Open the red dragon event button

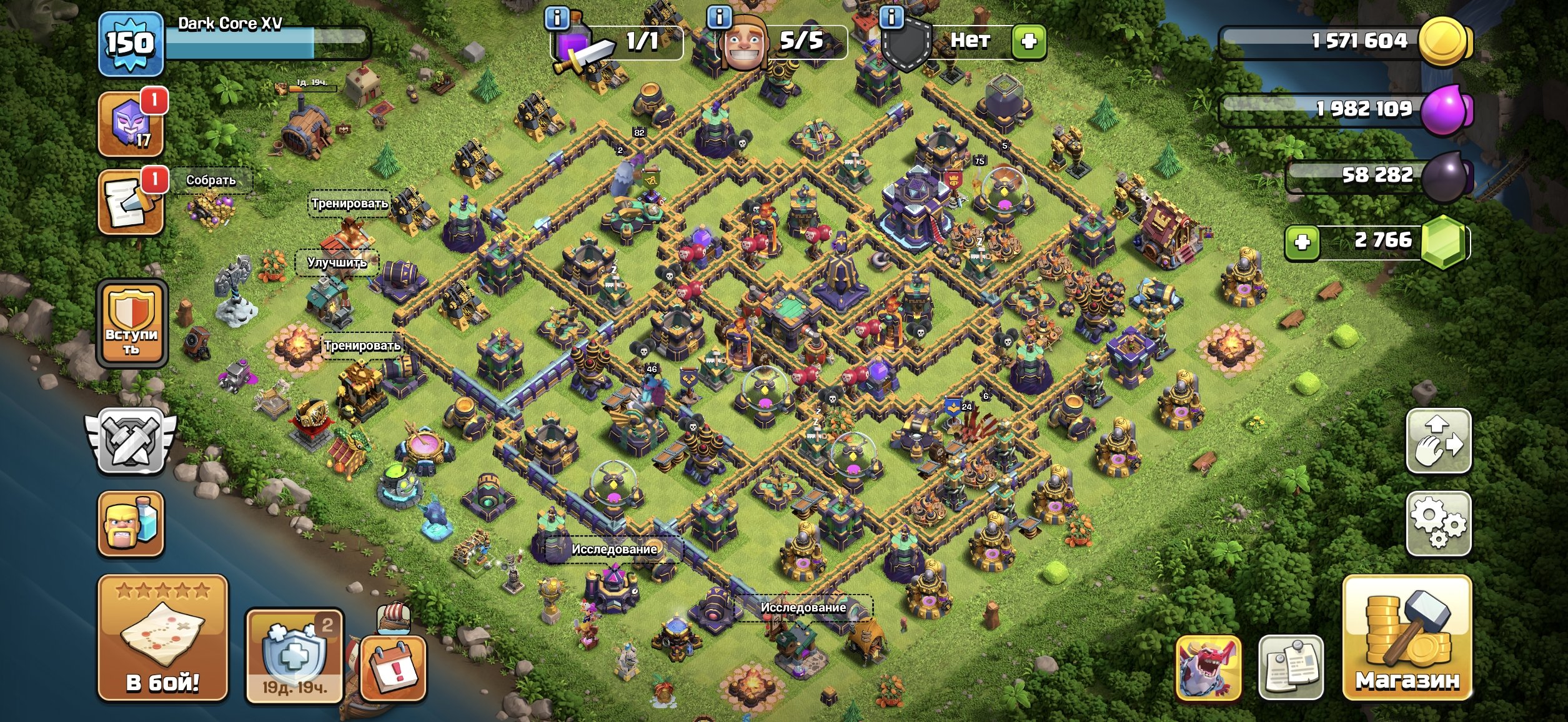(x=1207, y=667)
